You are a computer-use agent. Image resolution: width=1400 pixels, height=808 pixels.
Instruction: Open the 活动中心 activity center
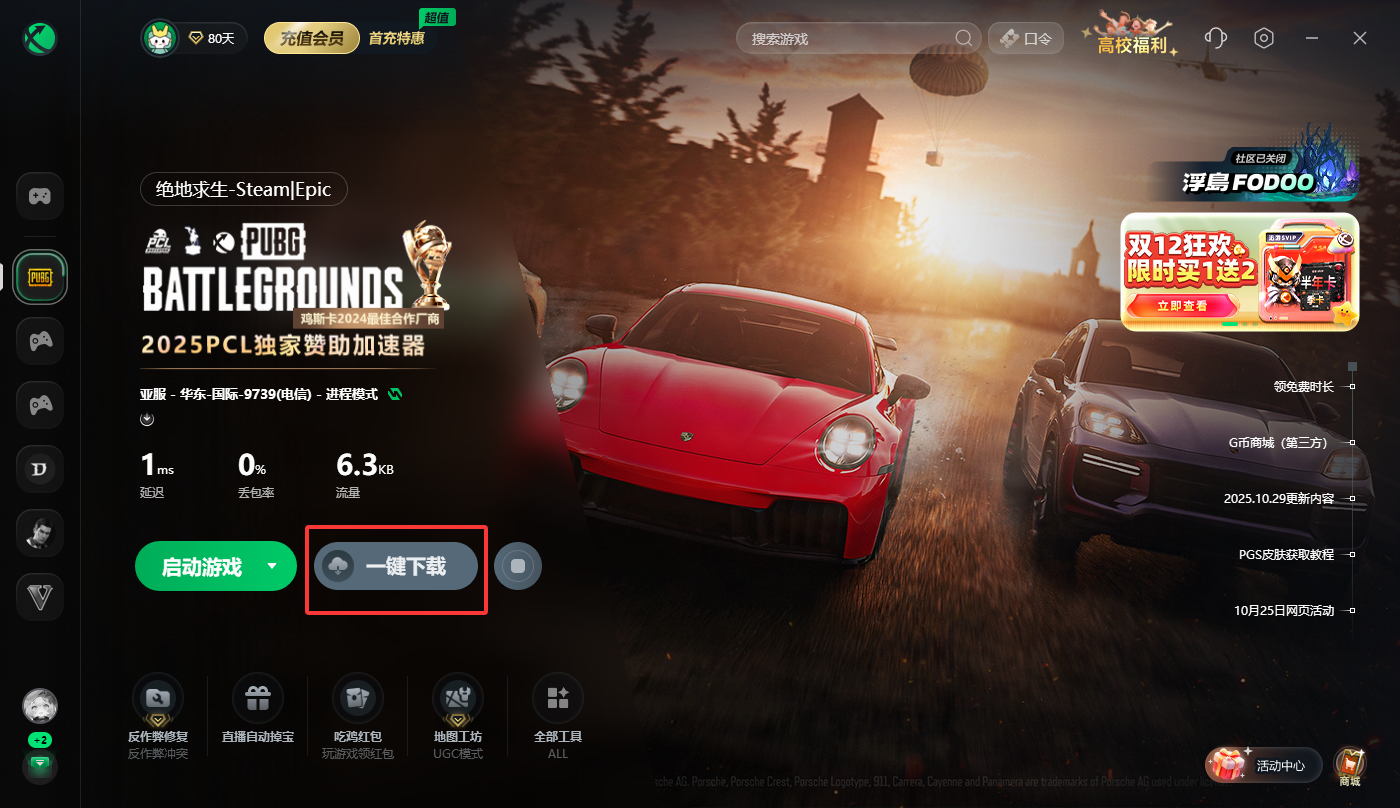(1264, 766)
